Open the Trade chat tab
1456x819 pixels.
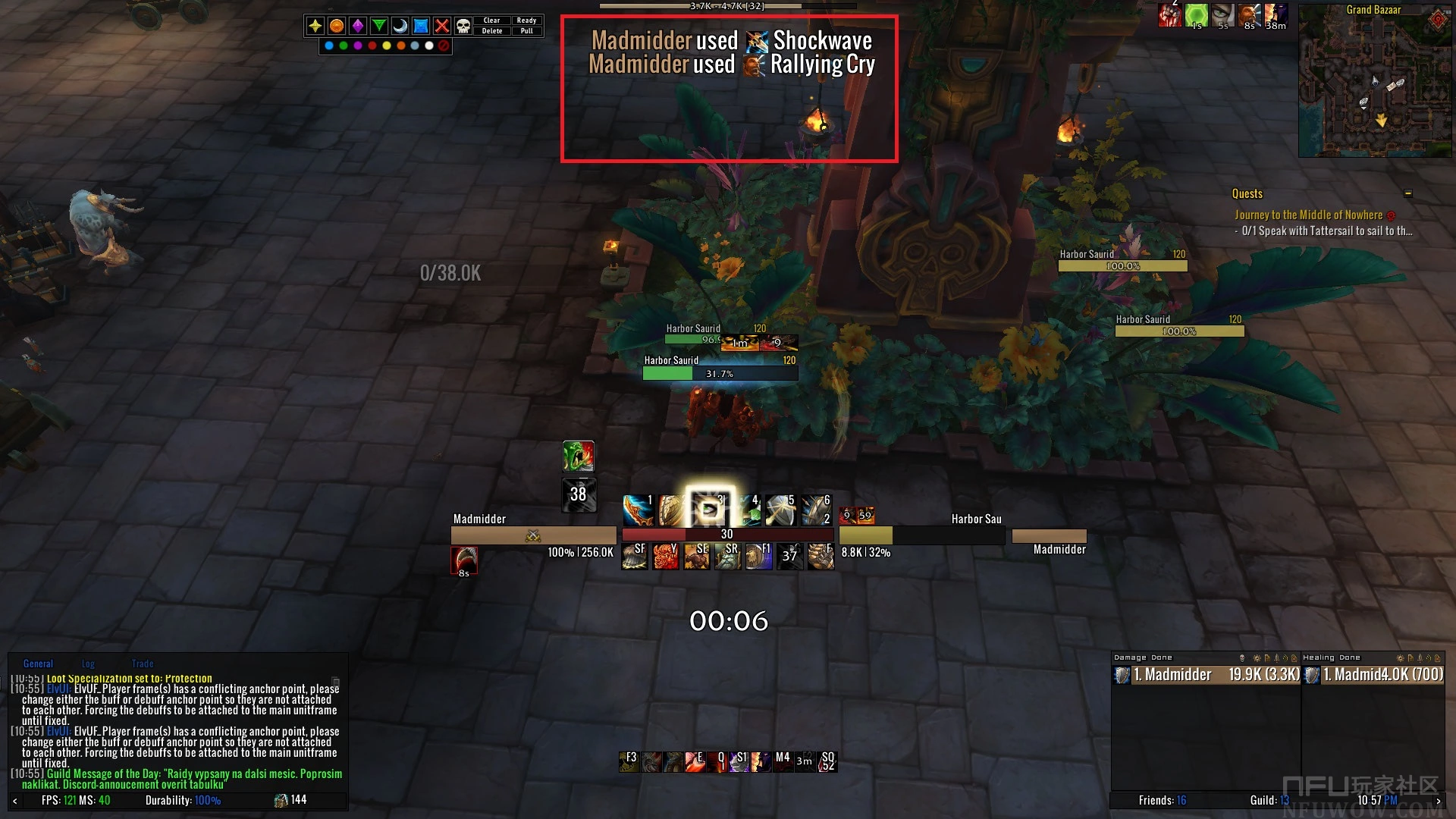(x=142, y=664)
